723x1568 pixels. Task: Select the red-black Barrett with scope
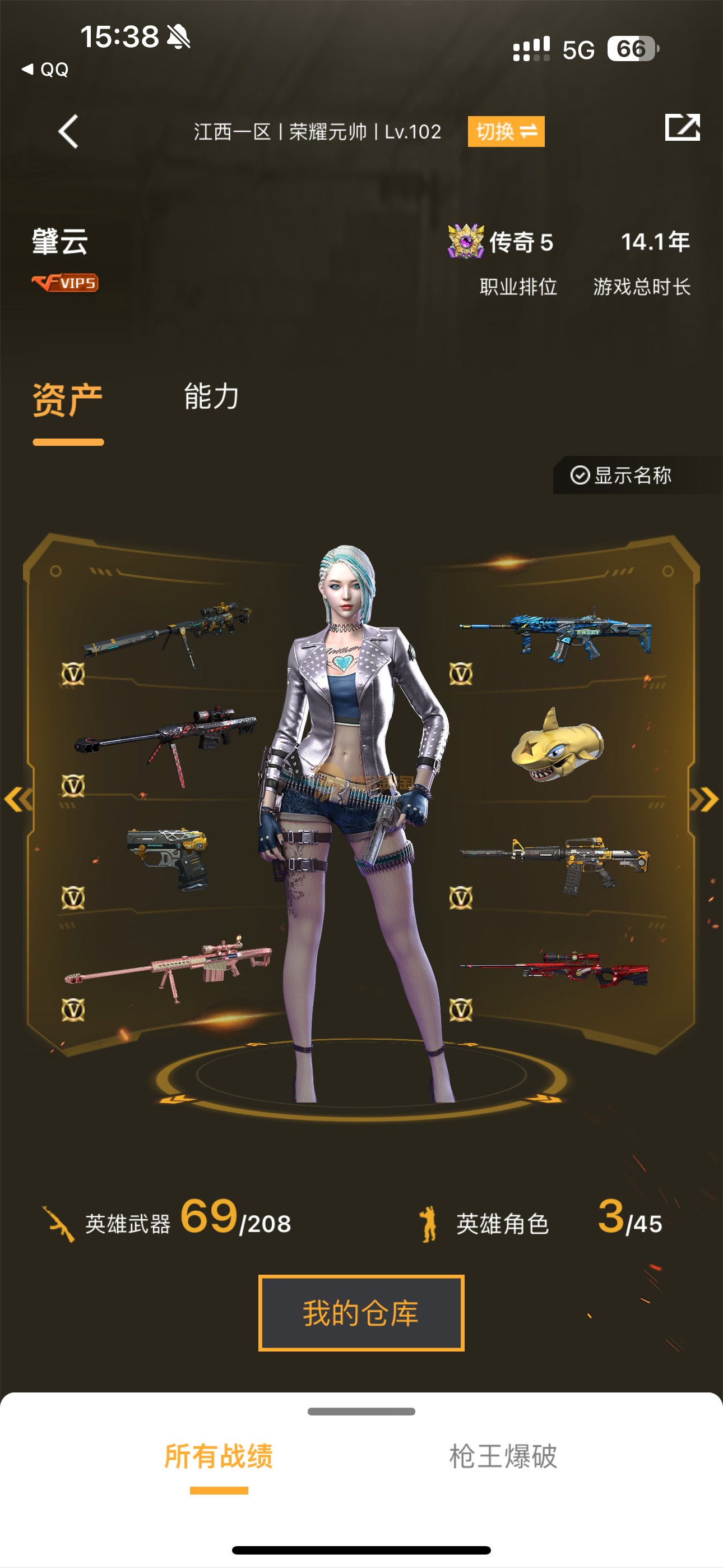pos(166,739)
